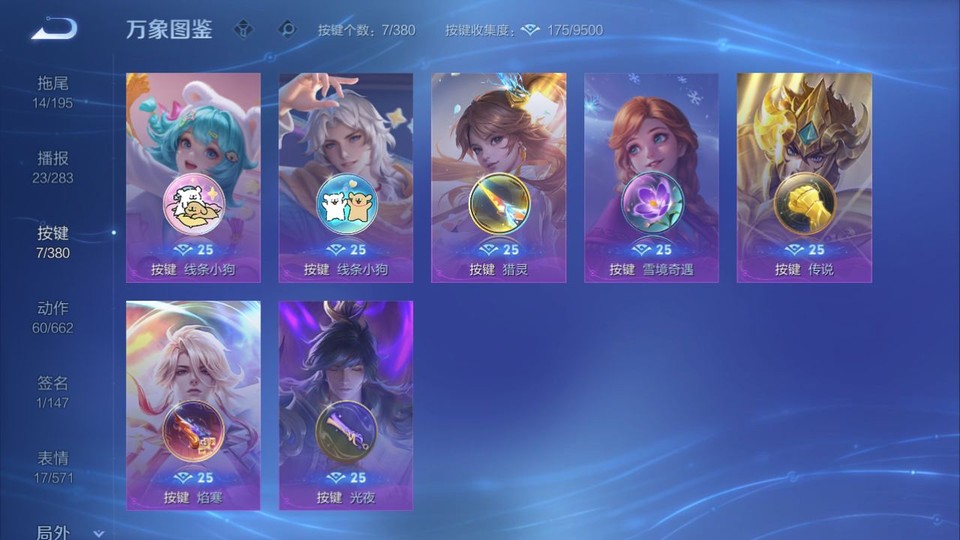Open the 焰寒 button skin card
The height and width of the screenshot is (540, 960).
(193, 405)
